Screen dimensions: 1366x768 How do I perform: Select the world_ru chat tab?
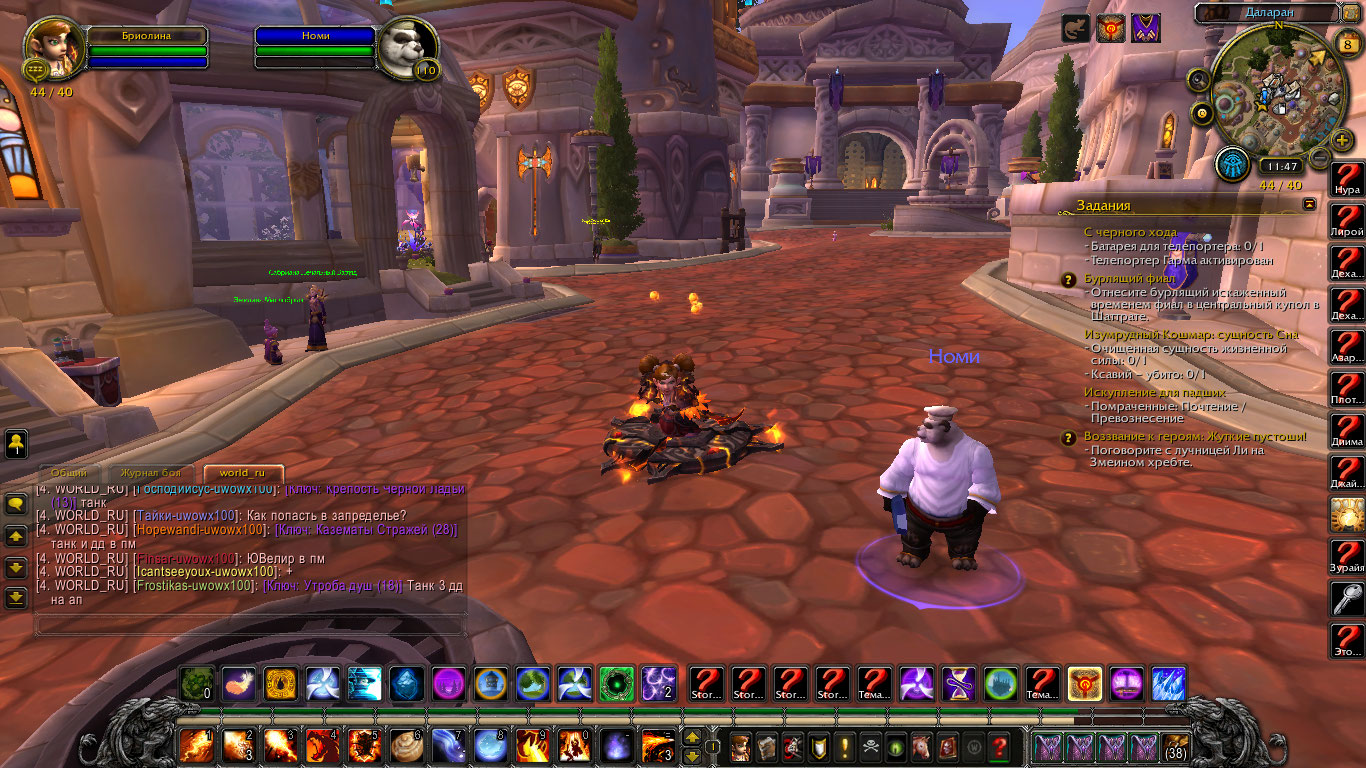(x=243, y=472)
